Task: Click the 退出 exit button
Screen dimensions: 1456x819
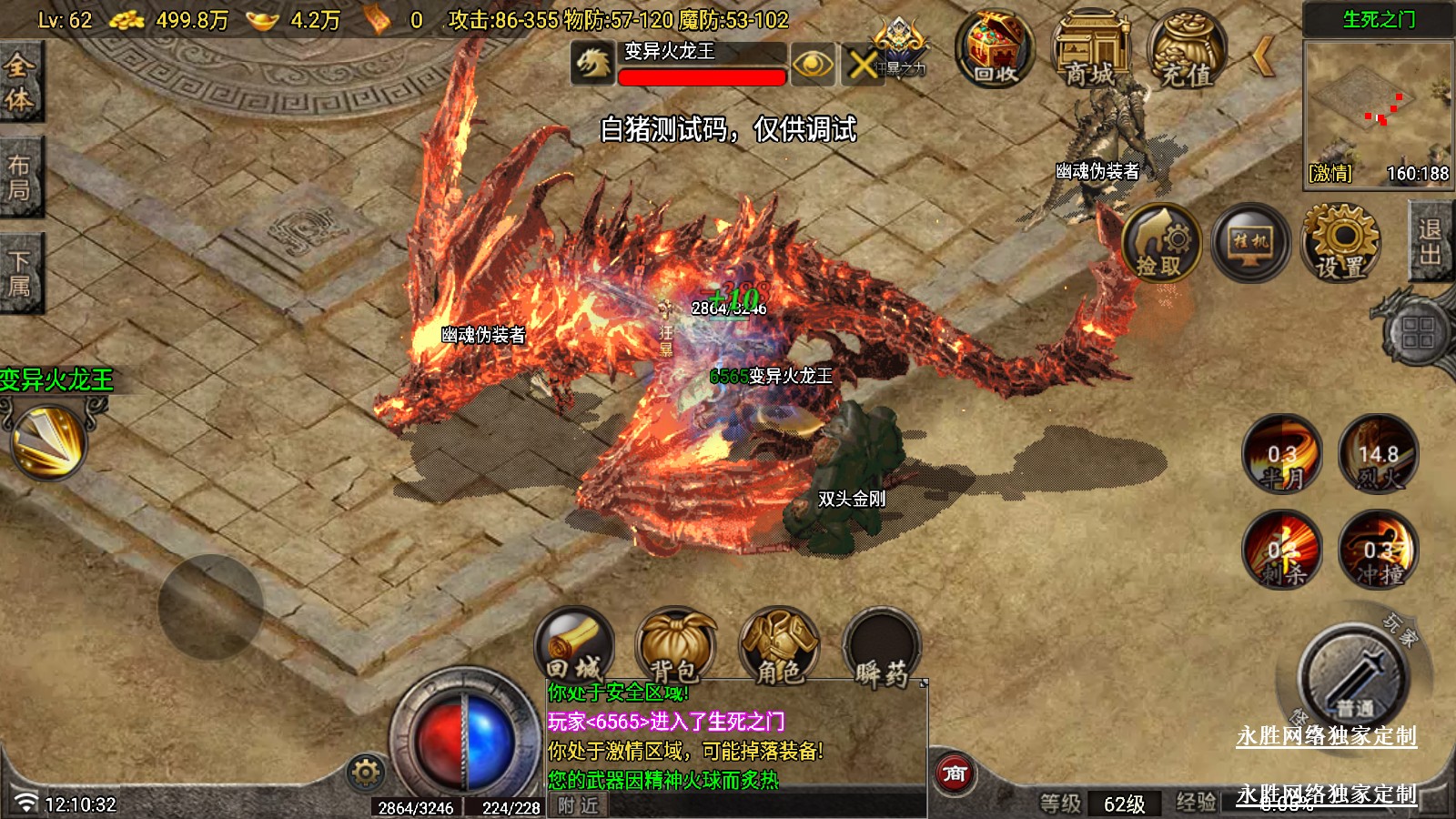Action: pos(1431,242)
